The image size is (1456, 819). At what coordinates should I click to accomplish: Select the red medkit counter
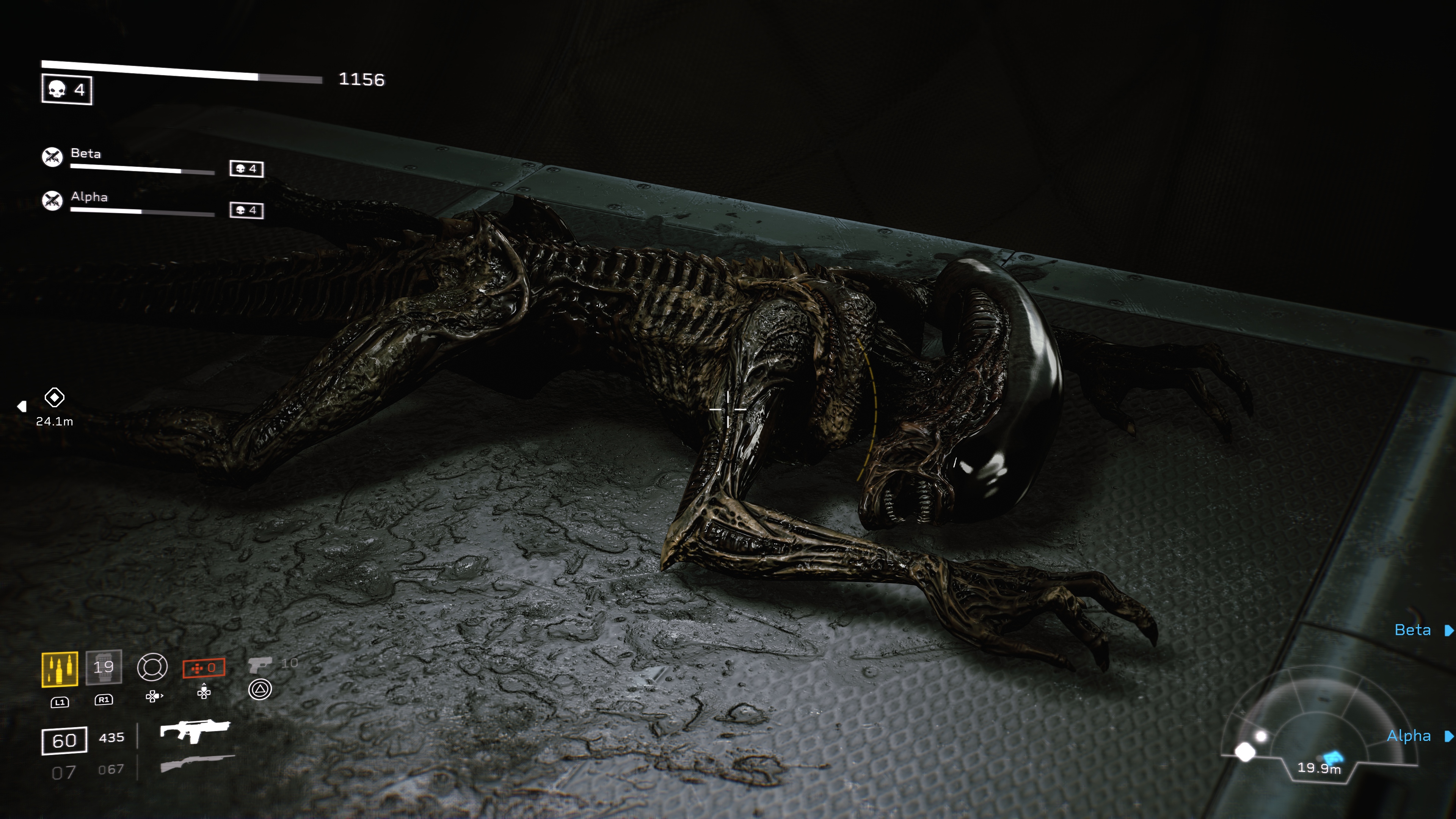(204, 668)
